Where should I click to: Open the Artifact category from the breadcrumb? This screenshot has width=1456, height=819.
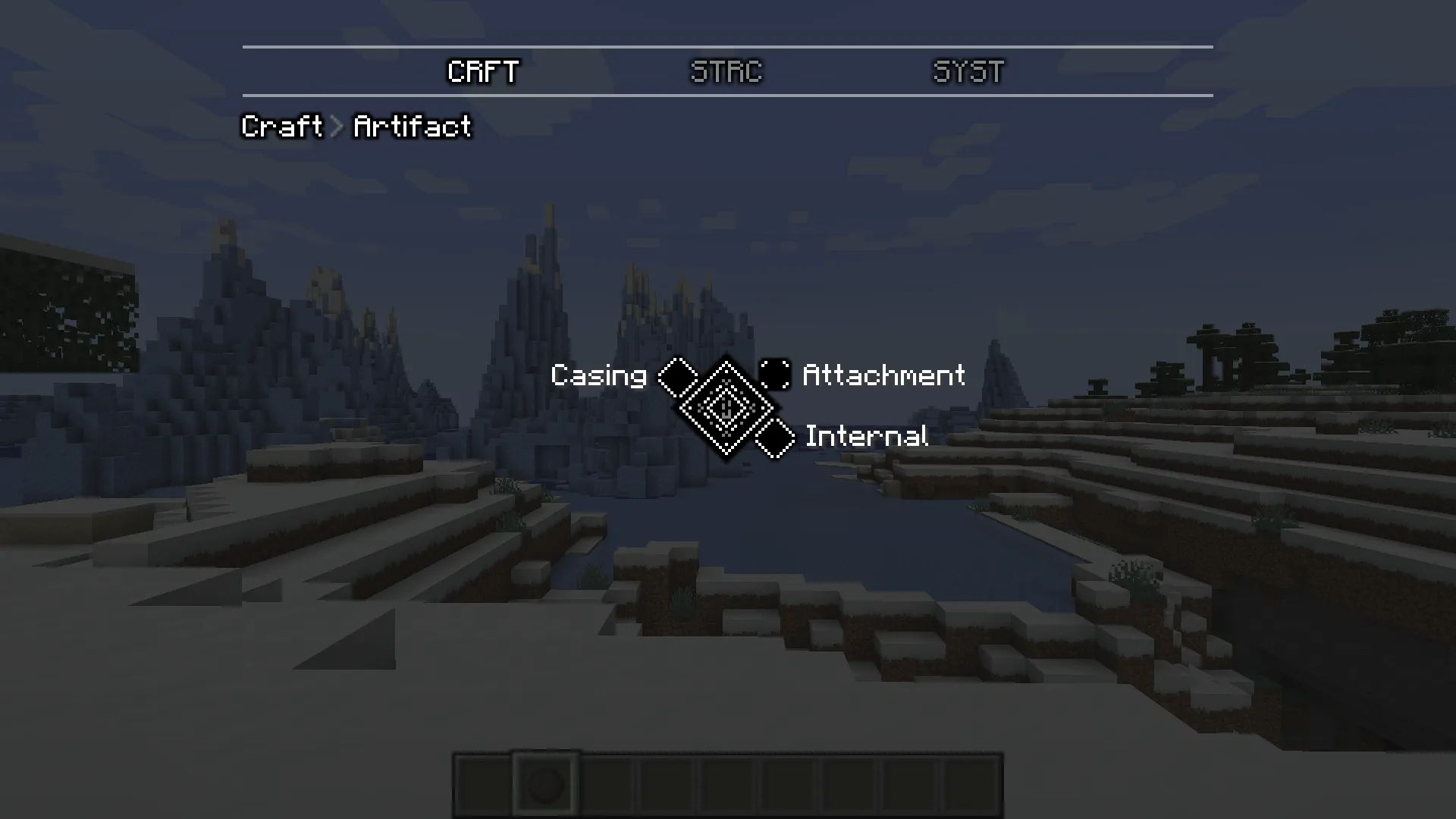(410, 127)
